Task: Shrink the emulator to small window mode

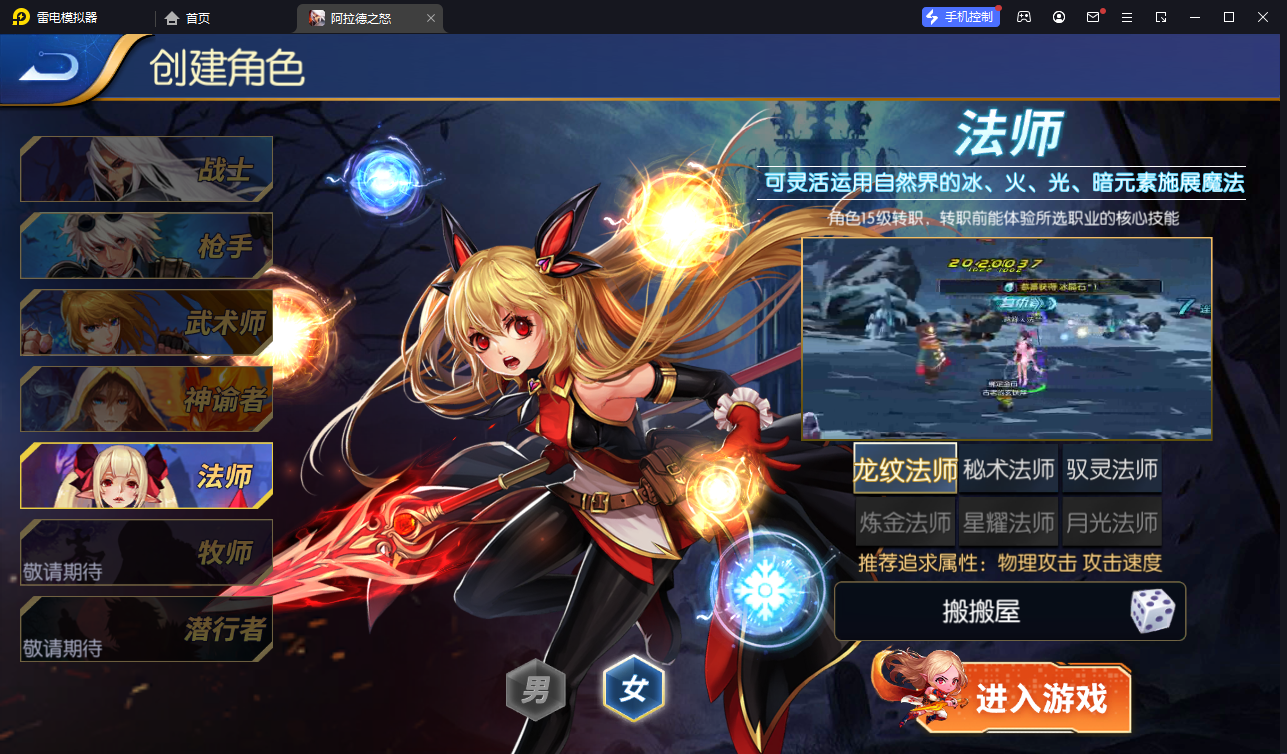Action: [1161, 17]
